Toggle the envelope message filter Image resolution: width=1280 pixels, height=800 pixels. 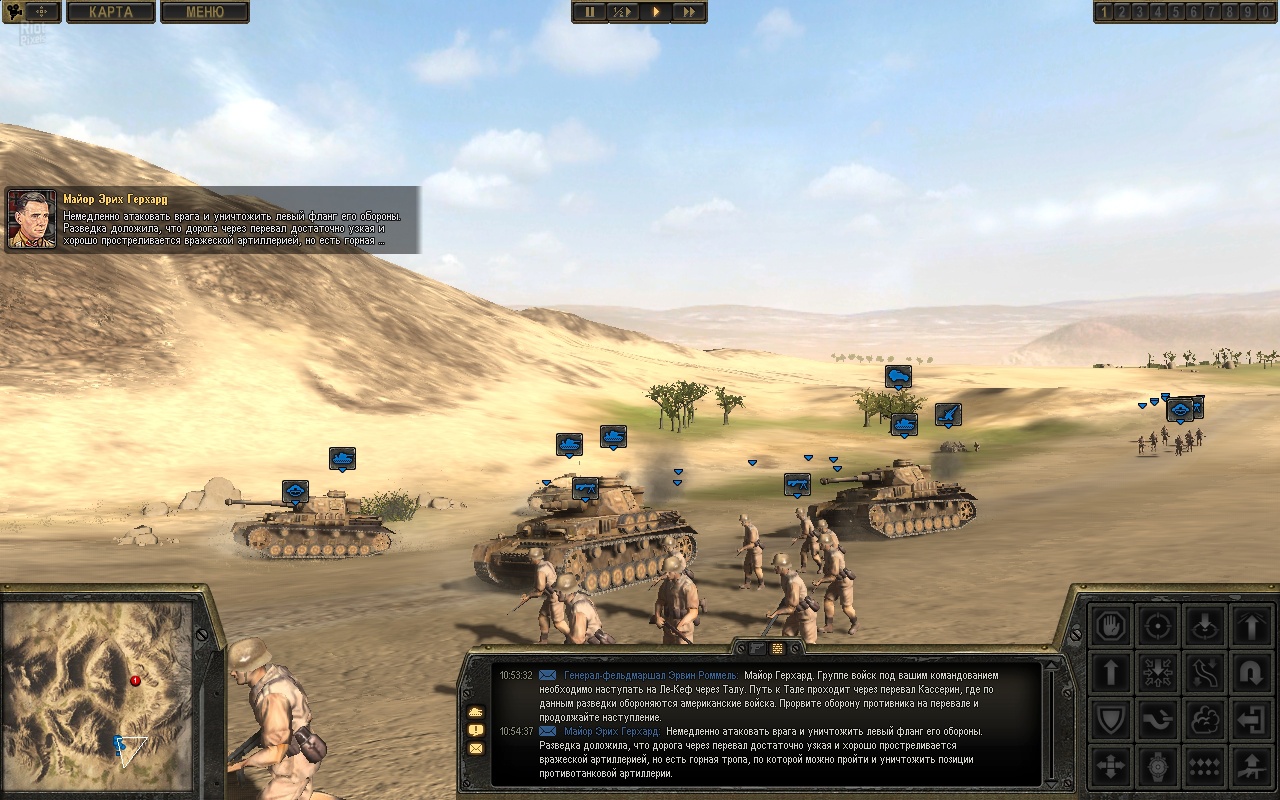pos(475,749)
